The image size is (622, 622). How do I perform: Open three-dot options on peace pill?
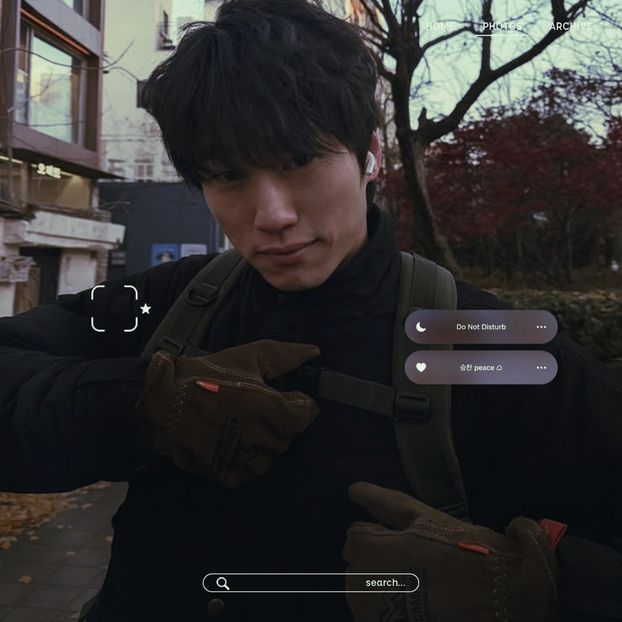541,368
